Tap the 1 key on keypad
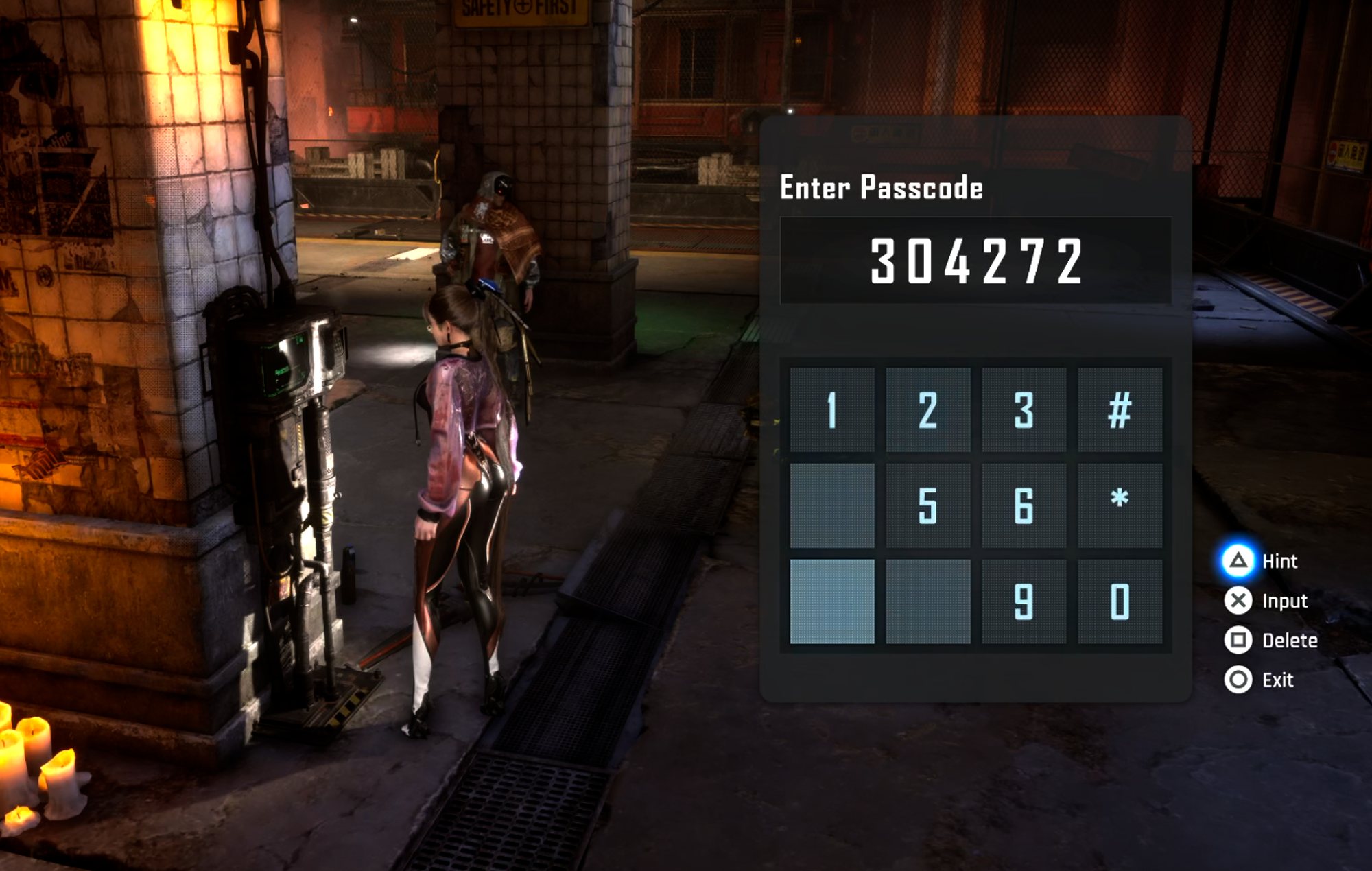This screenshot has height=871, width=1372. pyautogui.click(x=831, y=409)
